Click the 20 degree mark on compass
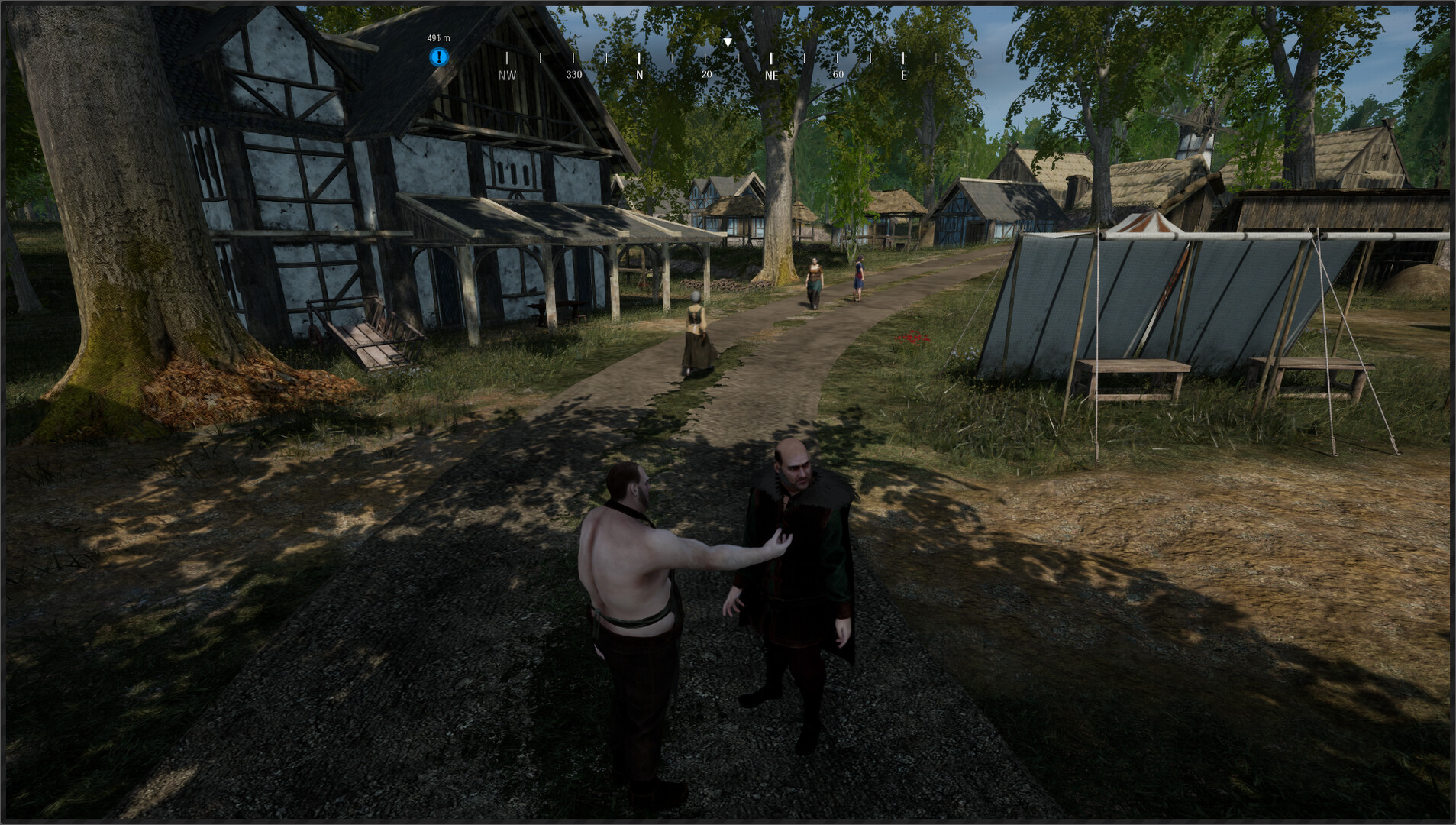The image size is (1456, 825). coord(706,74)
